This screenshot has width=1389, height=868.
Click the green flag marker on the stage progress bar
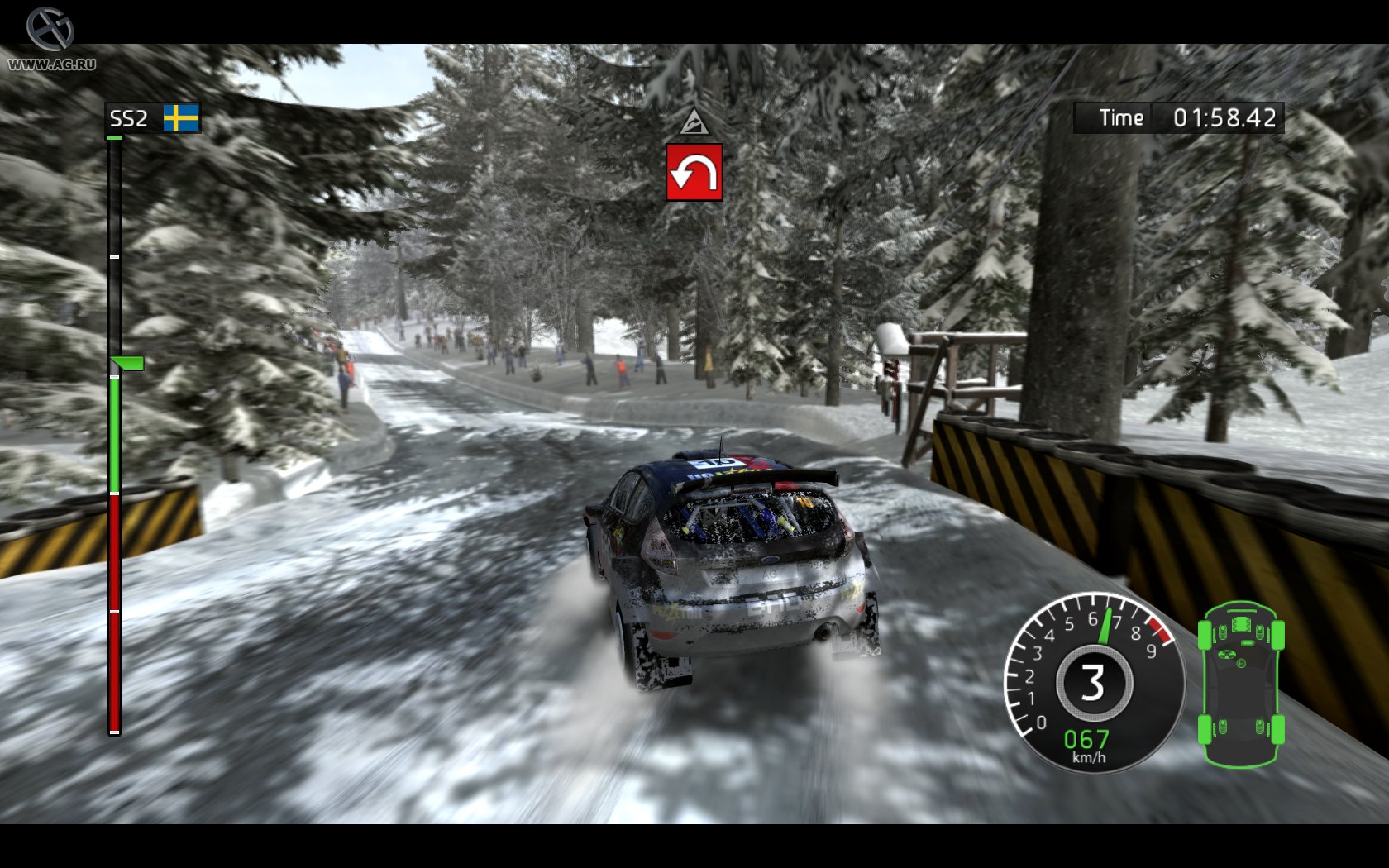(127, 363)
